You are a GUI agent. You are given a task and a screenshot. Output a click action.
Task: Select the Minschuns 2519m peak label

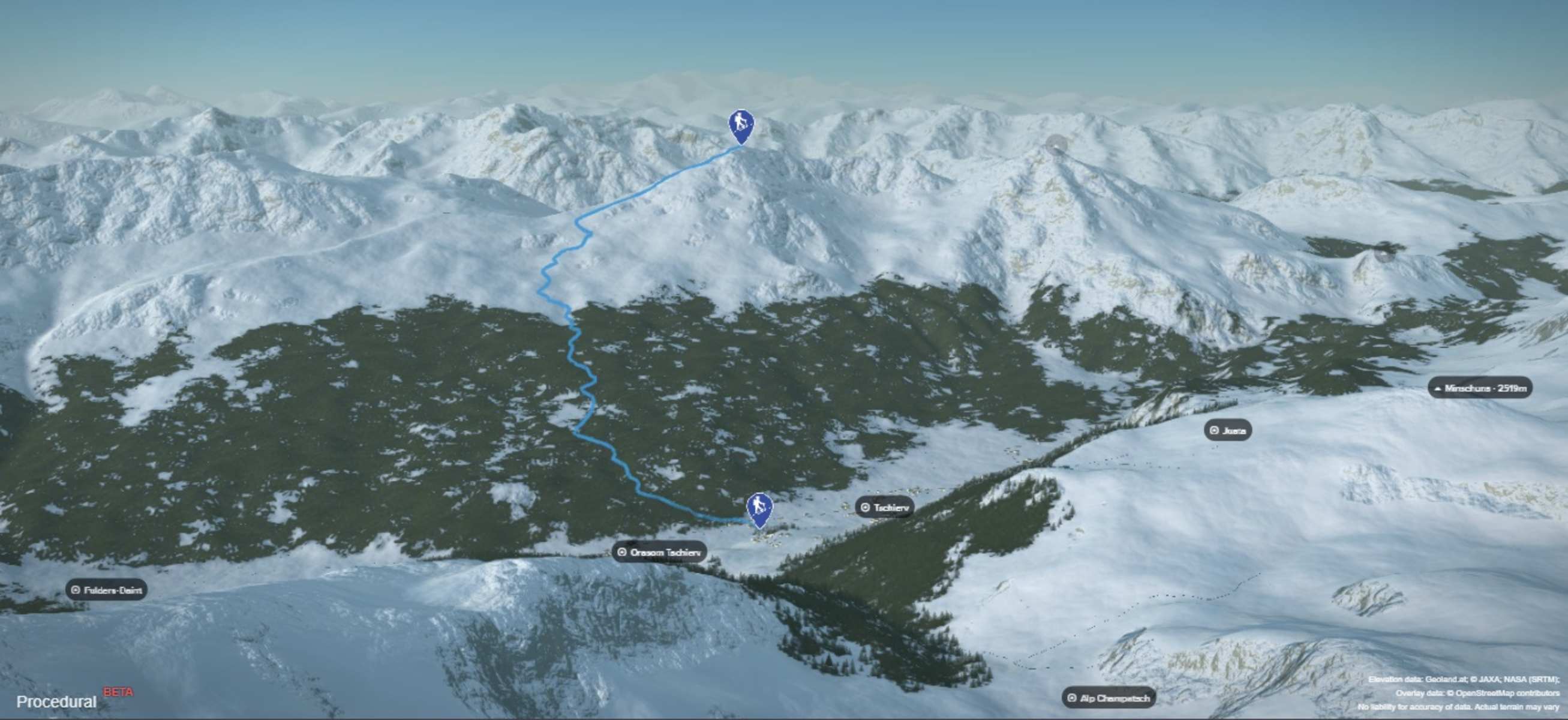tap(1480, 388)
